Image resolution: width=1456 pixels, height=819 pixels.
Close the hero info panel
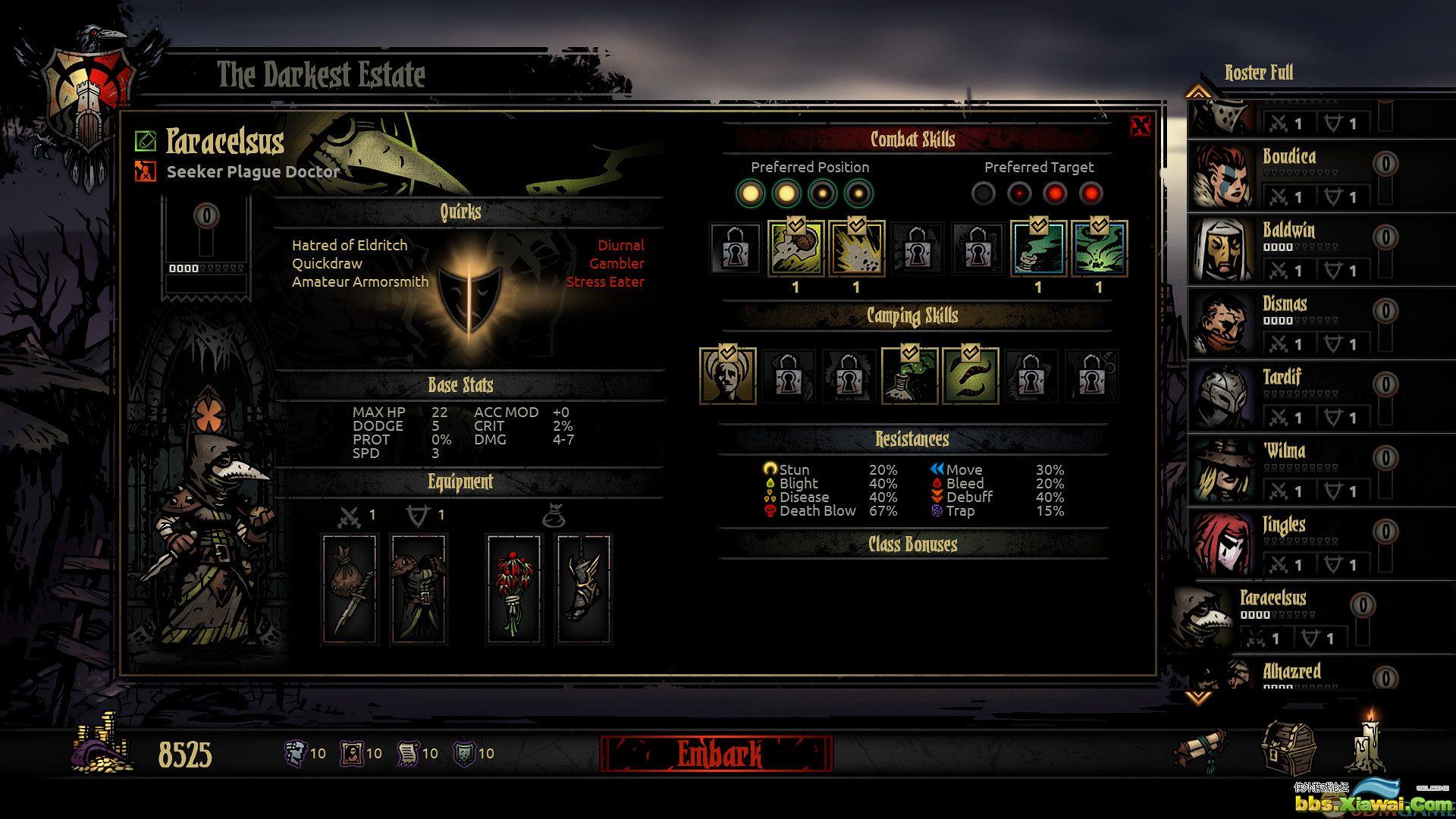point(1140,126)
